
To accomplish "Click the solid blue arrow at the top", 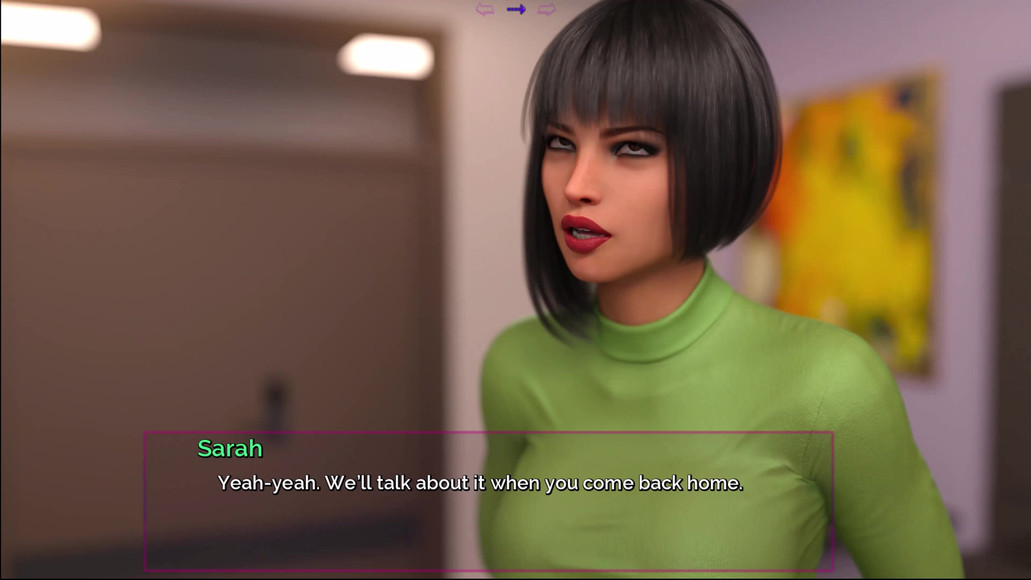I will pos(516,10).
